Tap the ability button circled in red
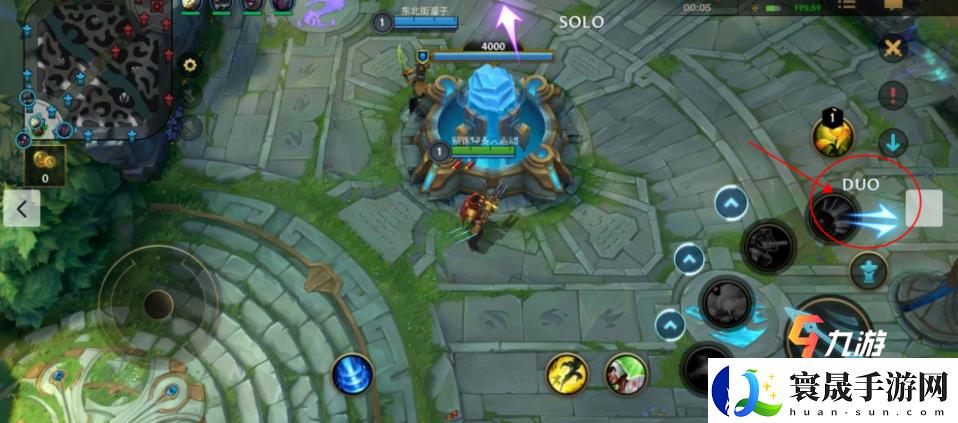The width and height of the screenshot is (958, 423). (834, 214)
